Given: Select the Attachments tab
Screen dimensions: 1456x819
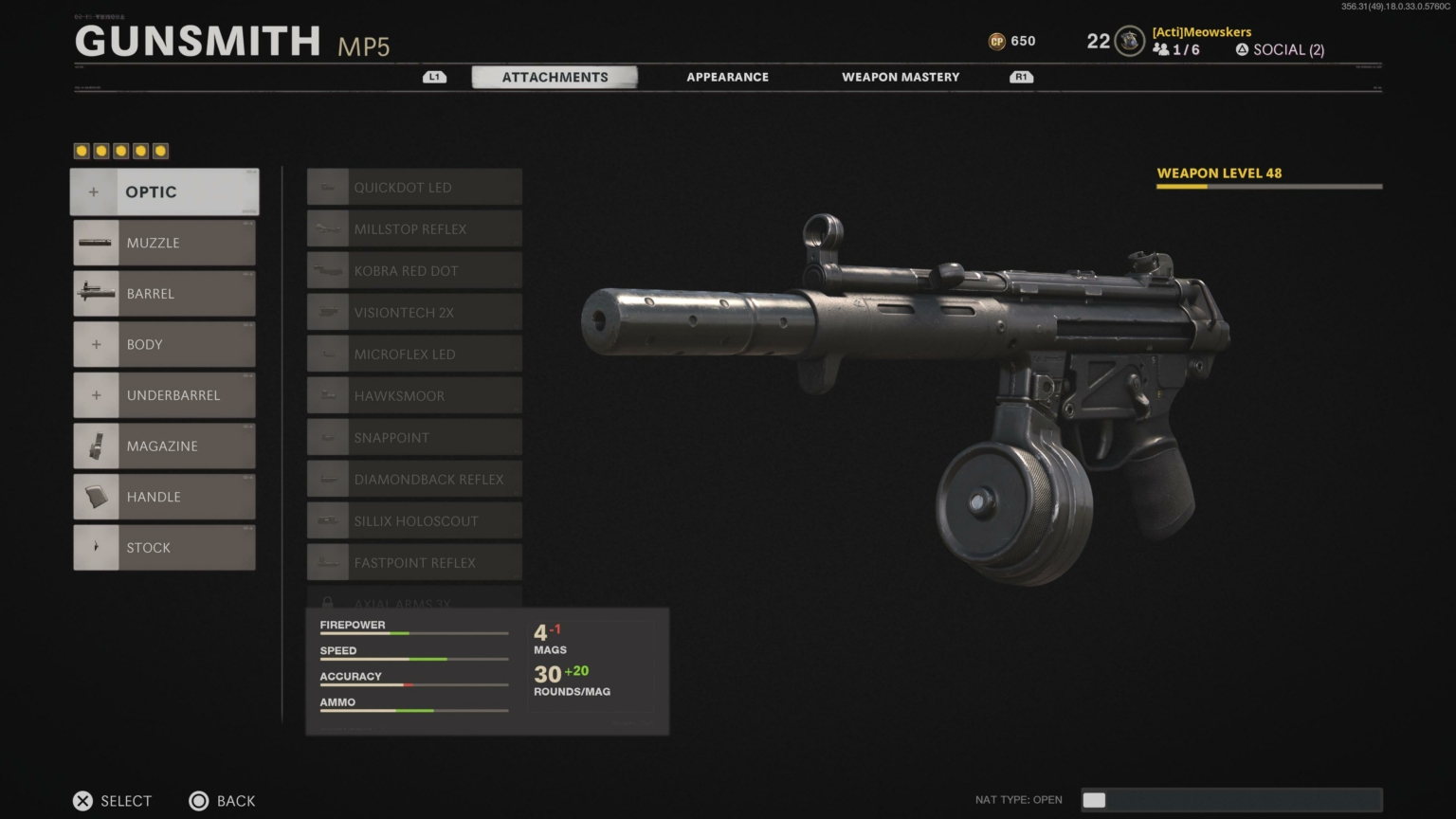Looking at the screenshot, I should [x=555, y=77].
